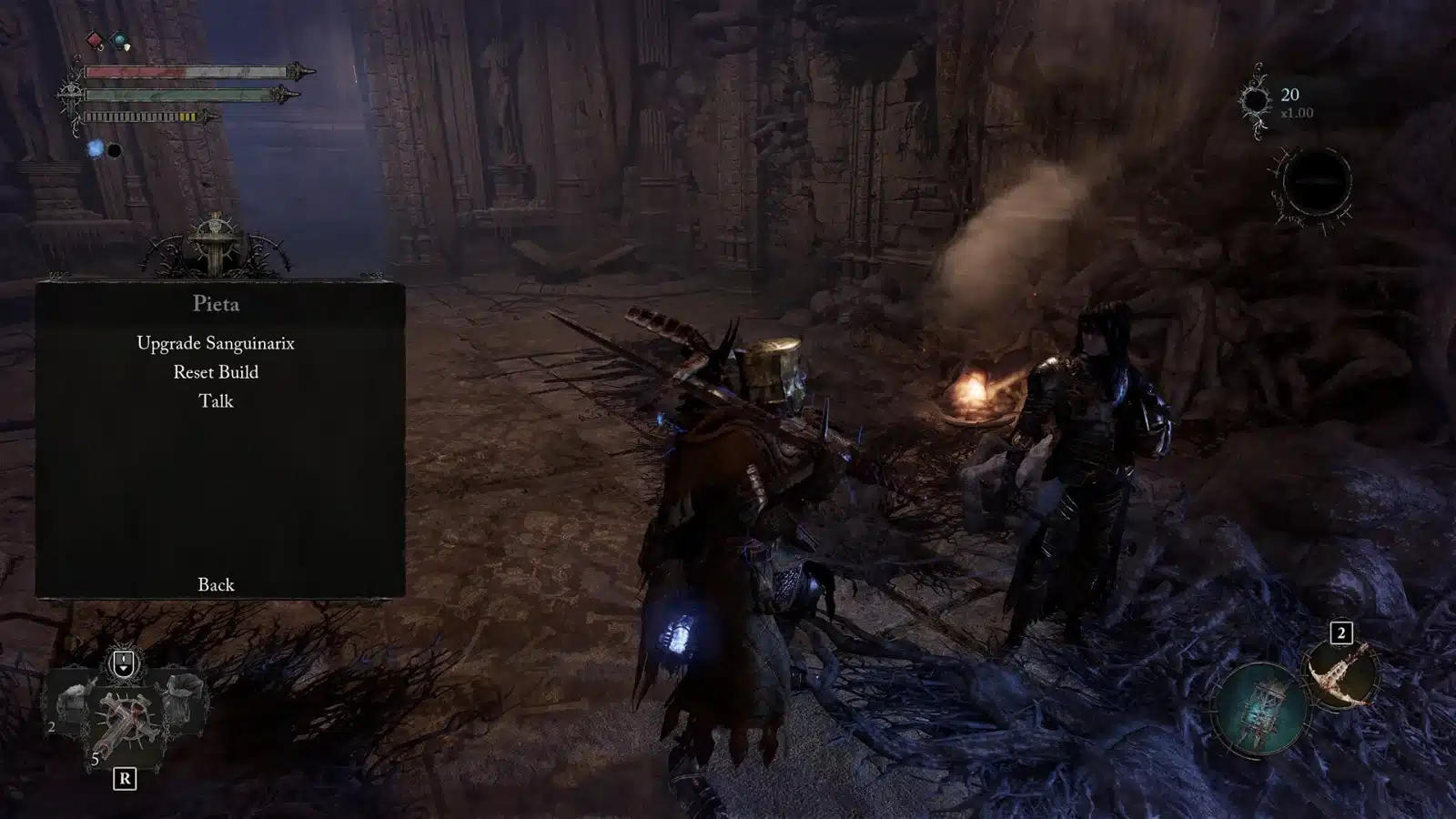Choose Talk from Pieta's menu
The height and width of the screenshot is (819, 1456).
pyautogui.click(x=216, y=401)
